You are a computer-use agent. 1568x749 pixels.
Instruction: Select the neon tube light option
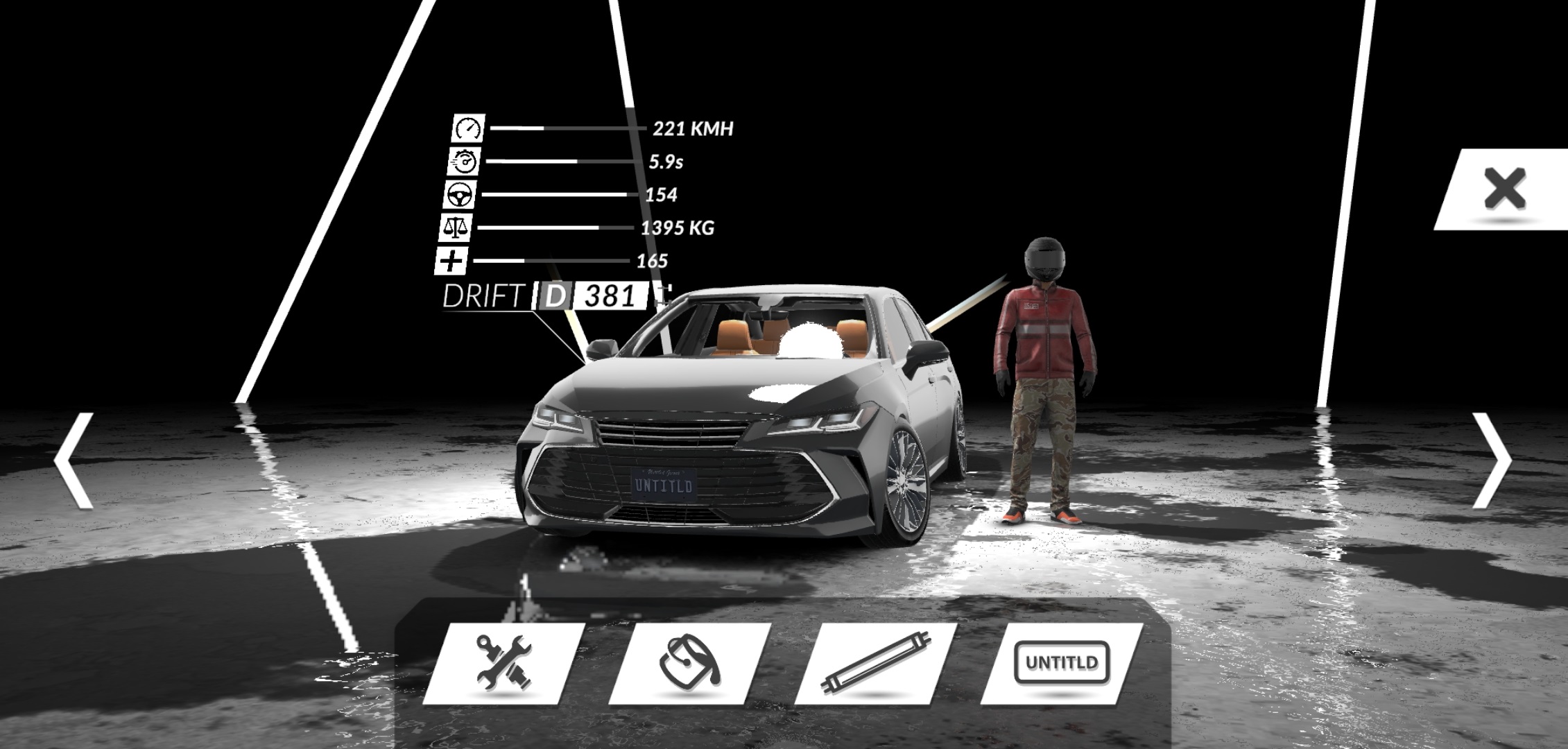tap(876, 663)
